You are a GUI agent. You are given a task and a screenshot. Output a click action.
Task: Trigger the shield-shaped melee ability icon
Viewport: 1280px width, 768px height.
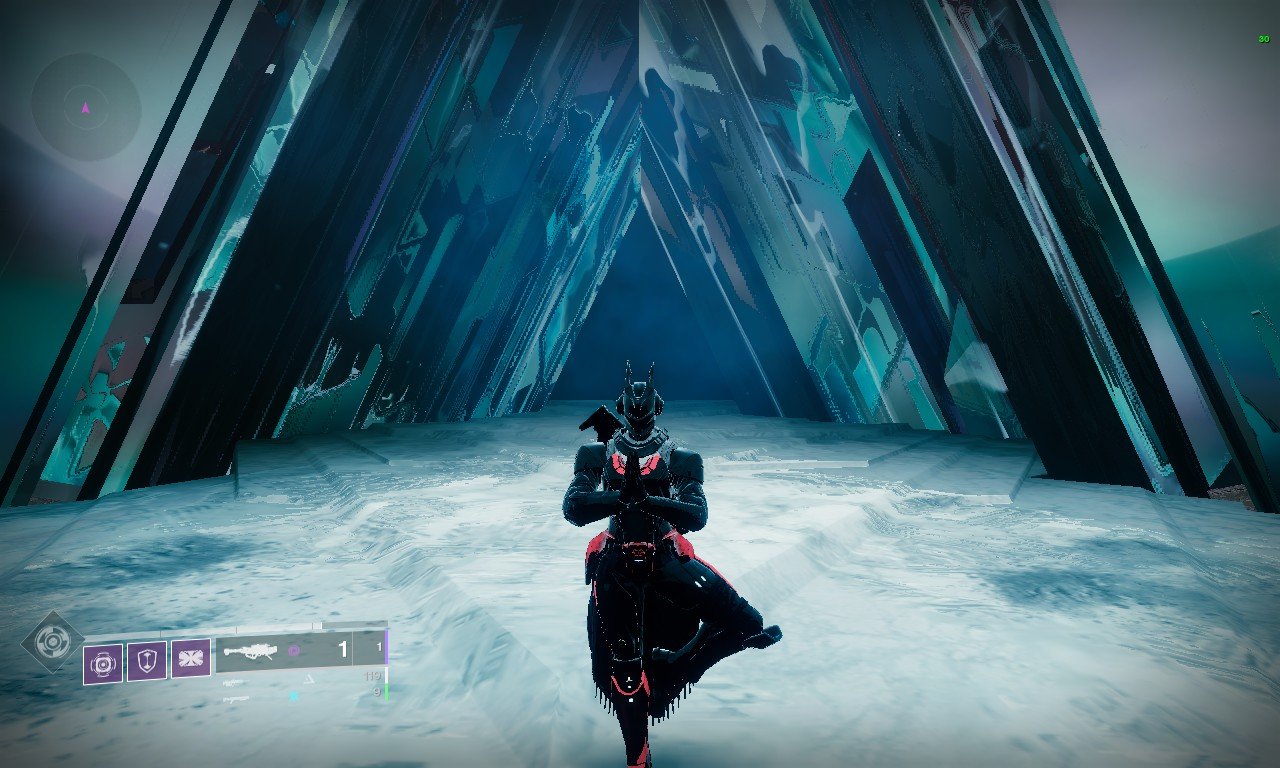coord(147,660)
